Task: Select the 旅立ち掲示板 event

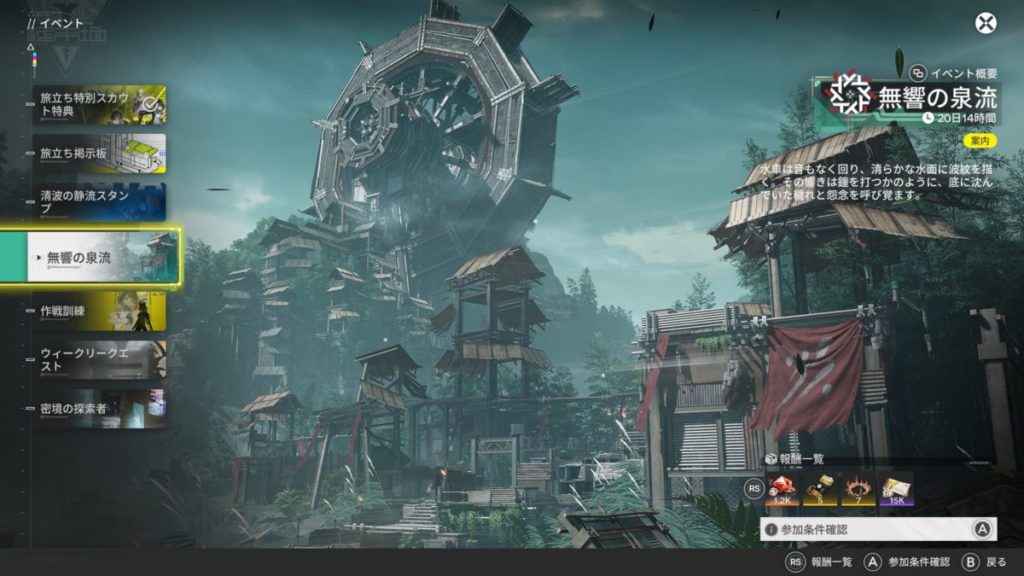Action: click(x=99, y=153)
